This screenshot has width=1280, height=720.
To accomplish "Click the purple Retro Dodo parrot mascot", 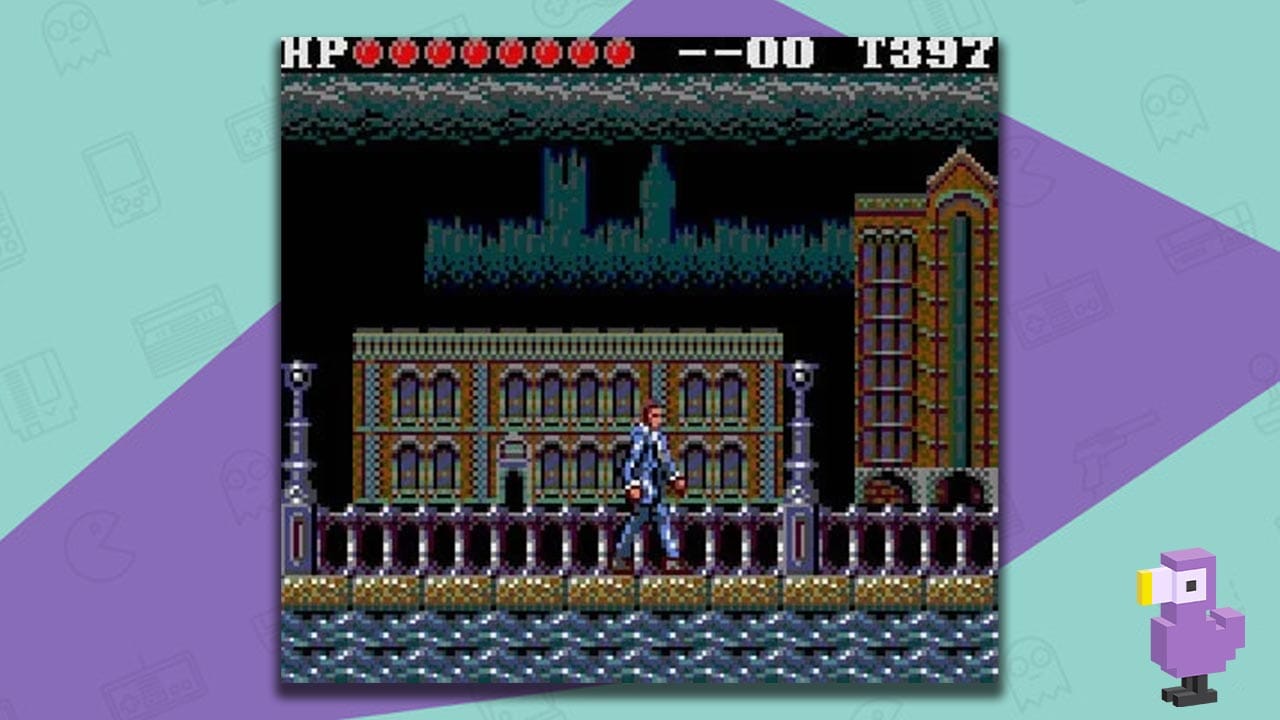I will 1190,620.
